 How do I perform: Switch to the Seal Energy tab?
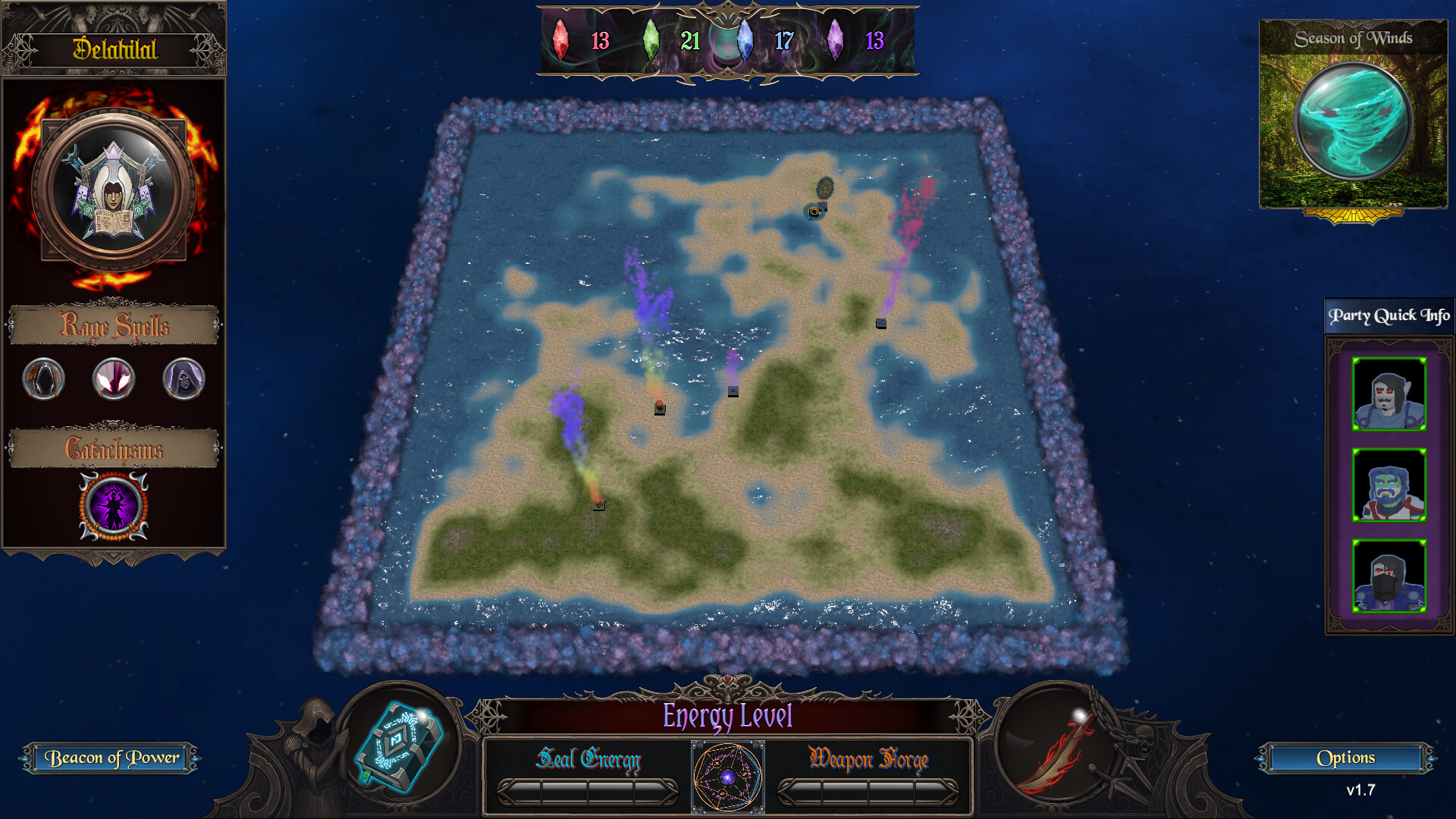(590, 761)
